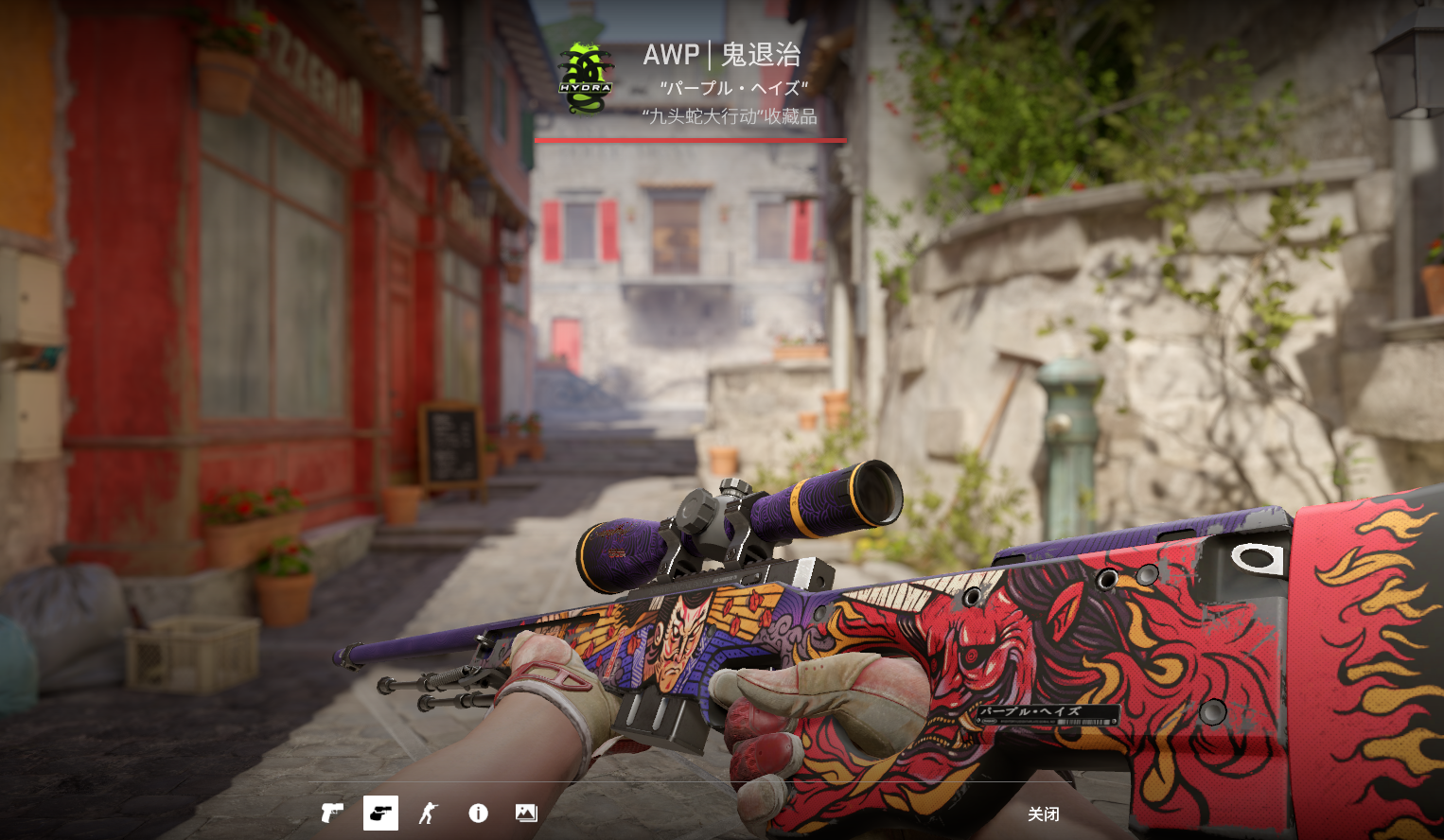The image size is (1444, 840).
Task: Open the pictures background selector icon
Action: pyautogui.click(x=526, y=814)
